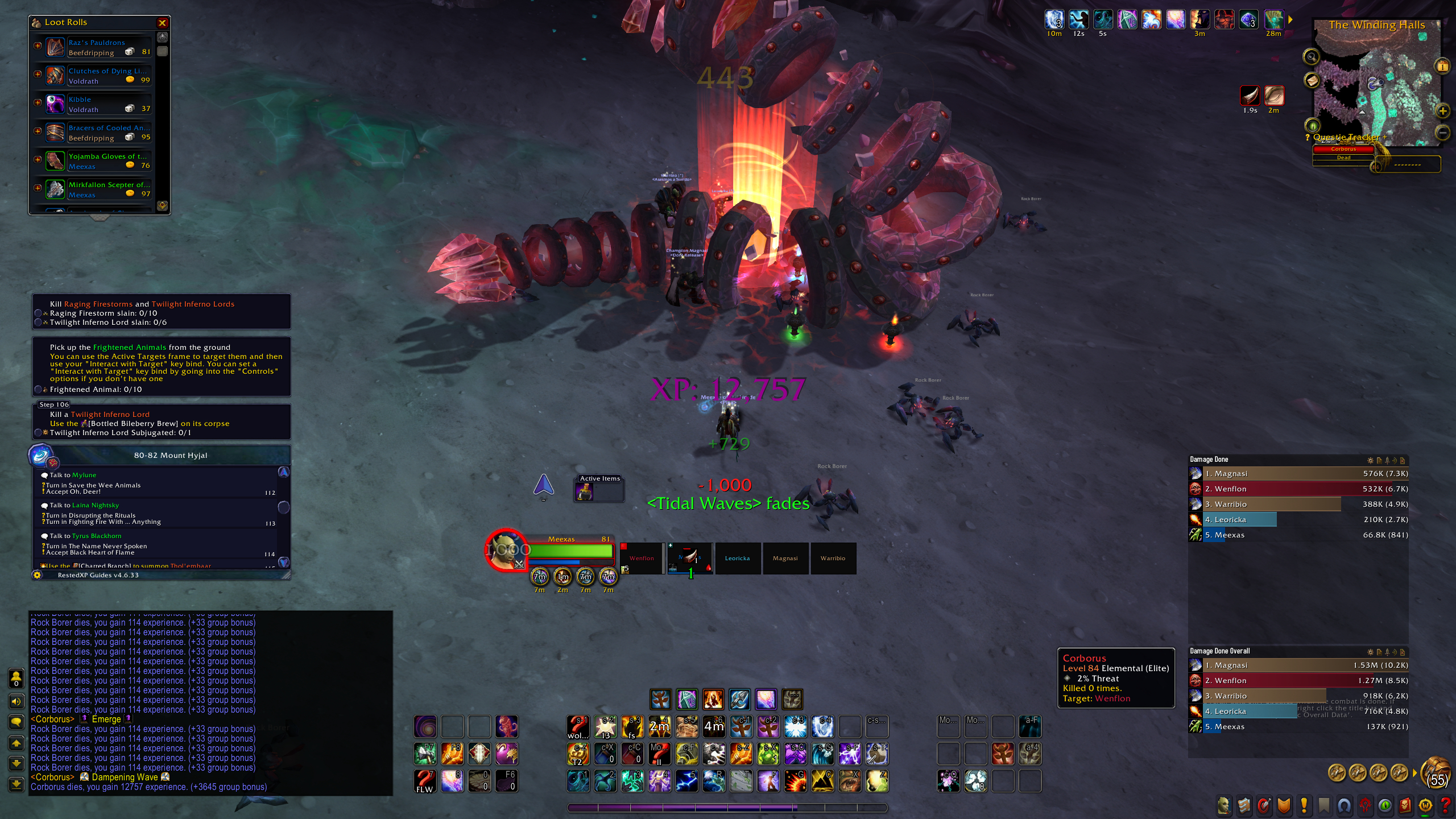Zoom out the minimap with the minus button
The width and height of the screenshot is (1456, 819).
tap(1442, 133)
